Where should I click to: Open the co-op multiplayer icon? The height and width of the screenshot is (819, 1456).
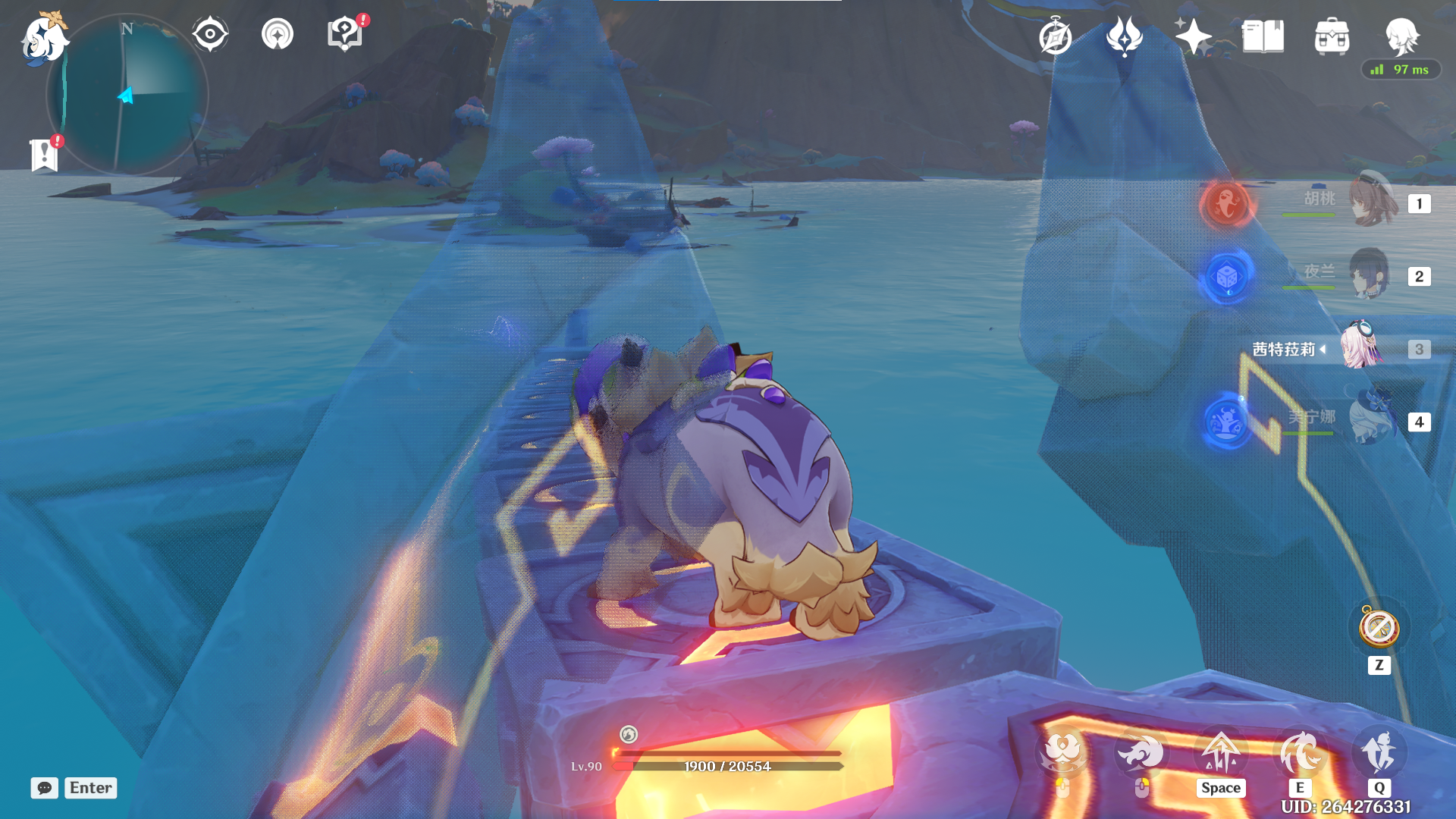click(278, 34)
